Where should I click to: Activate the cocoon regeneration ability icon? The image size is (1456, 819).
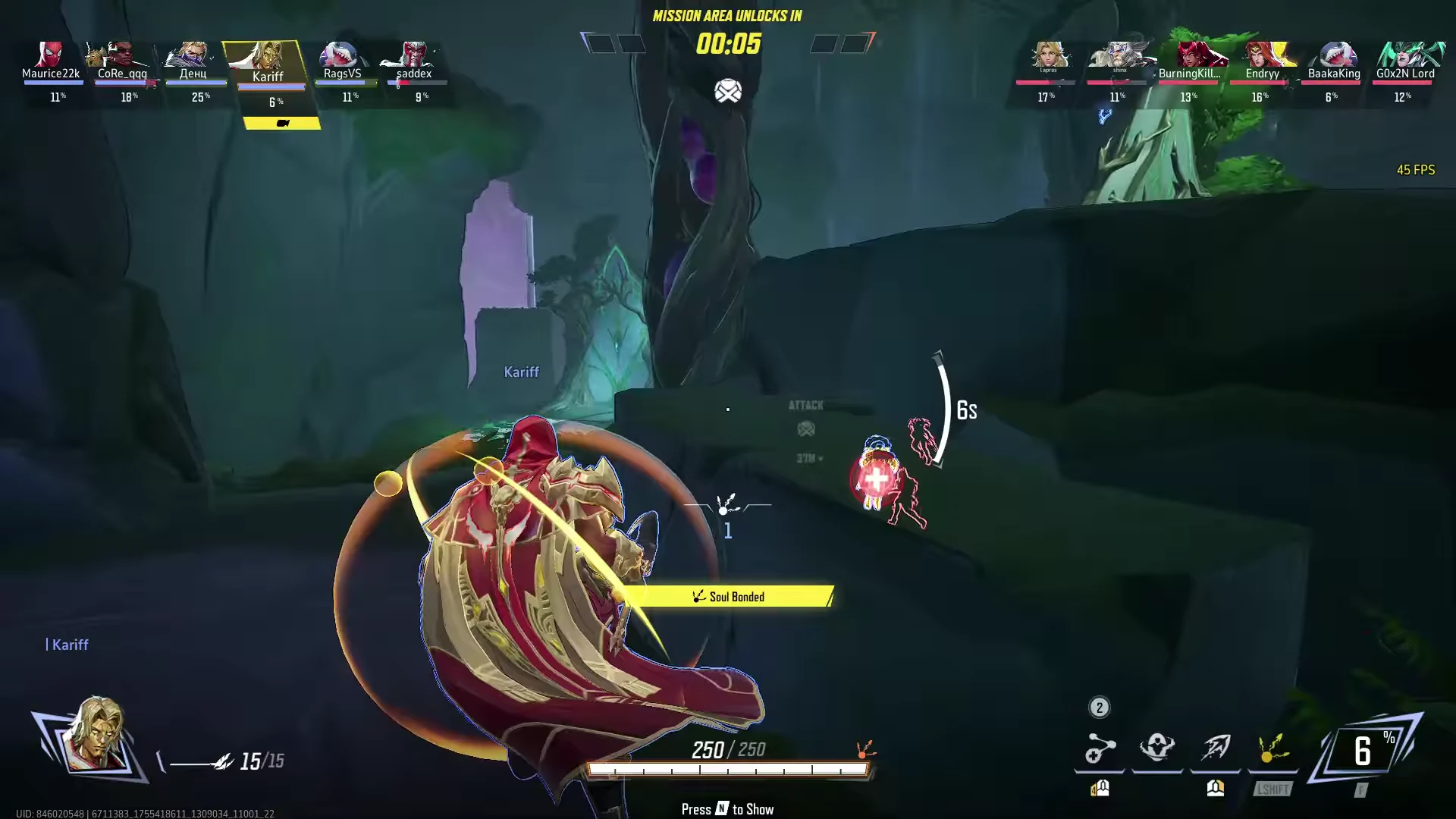coord(1157,748)
